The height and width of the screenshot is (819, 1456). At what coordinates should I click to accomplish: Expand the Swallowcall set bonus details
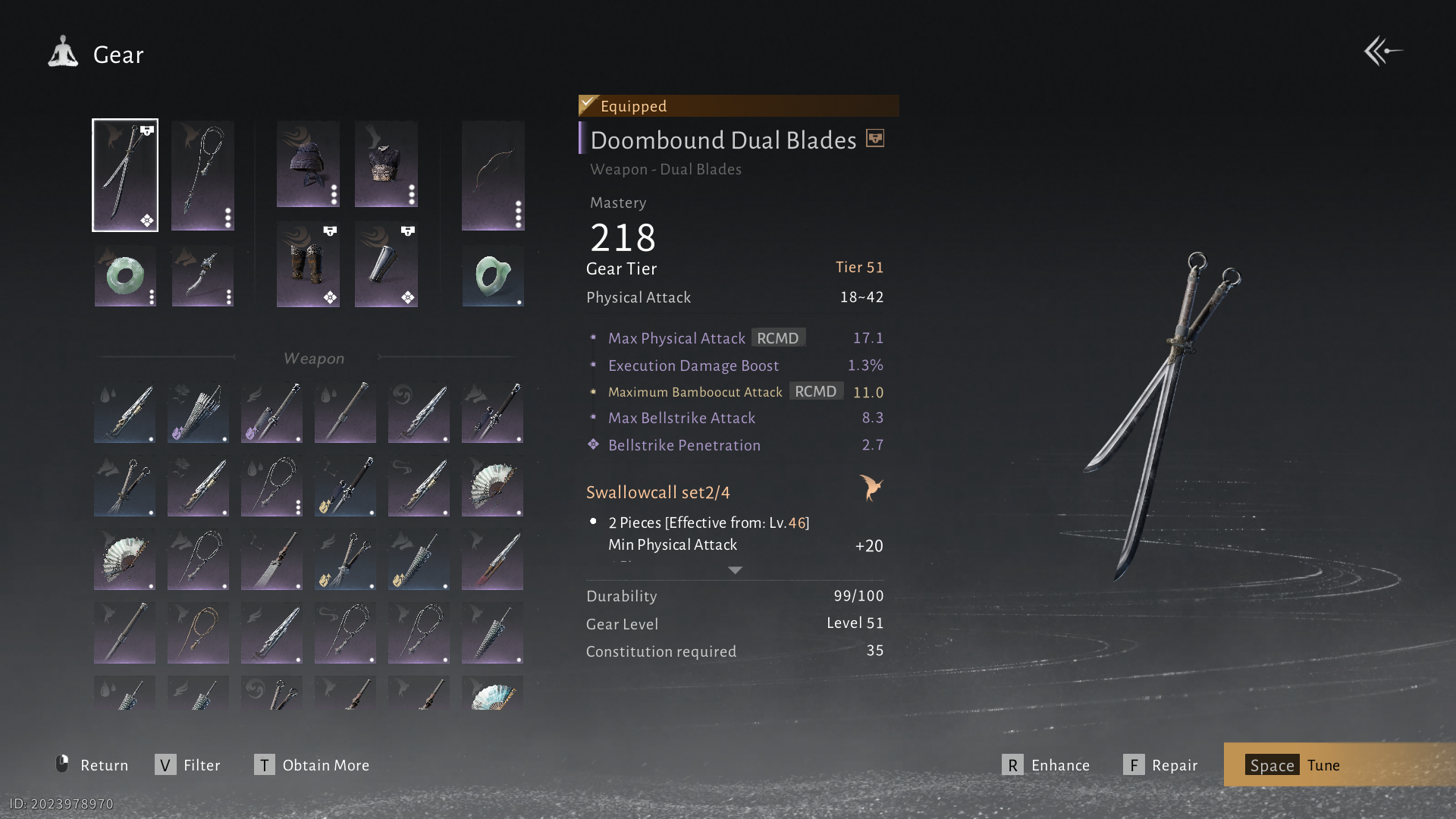[735, 570]
